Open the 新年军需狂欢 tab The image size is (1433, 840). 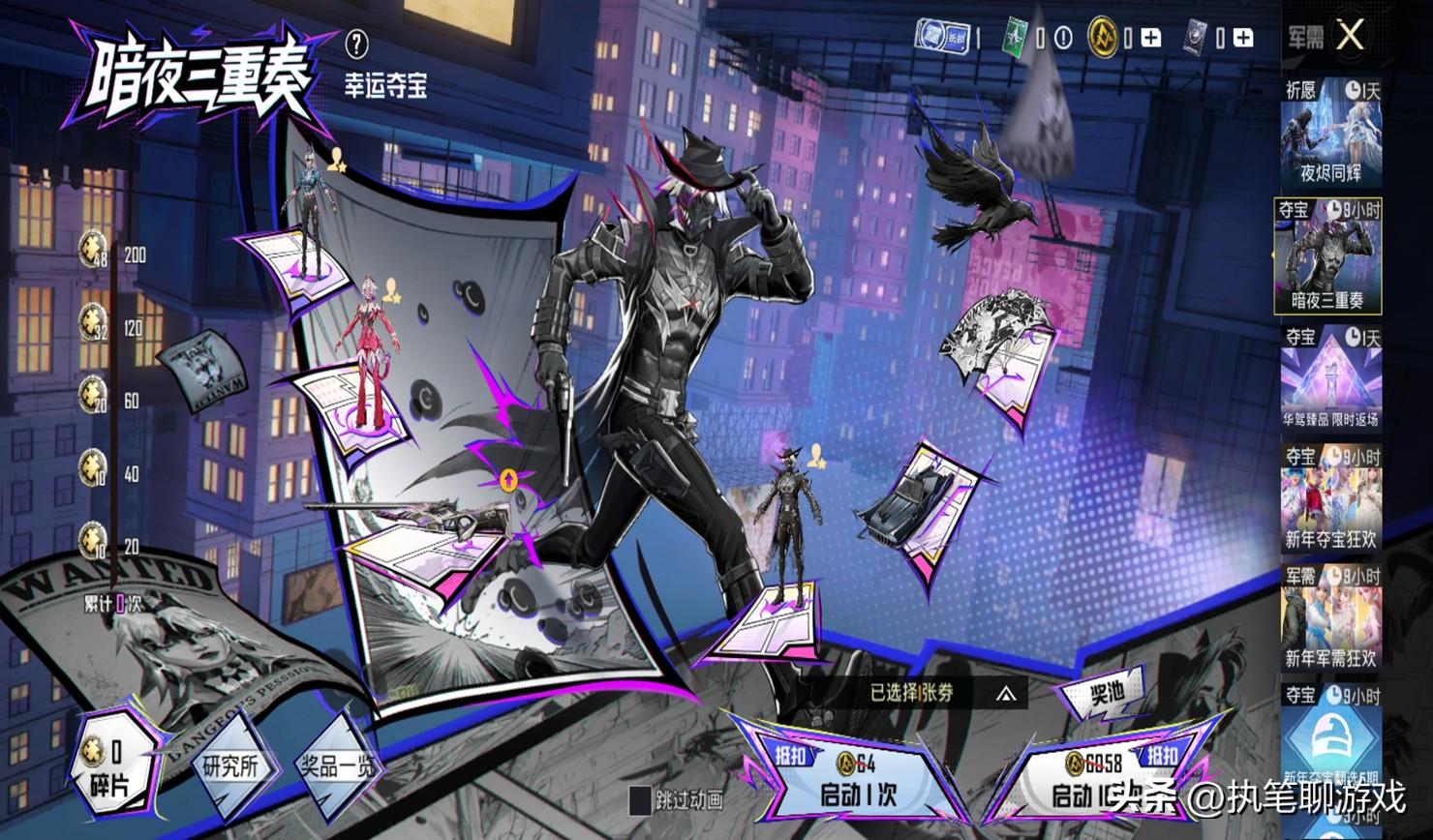[x=1330, y=617]
